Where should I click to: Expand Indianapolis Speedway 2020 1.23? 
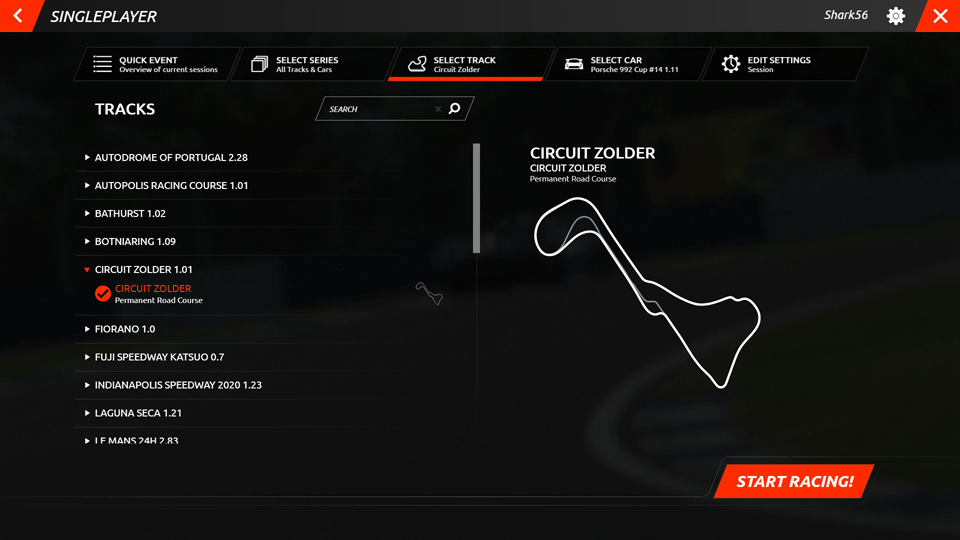[x=178, y=385]
